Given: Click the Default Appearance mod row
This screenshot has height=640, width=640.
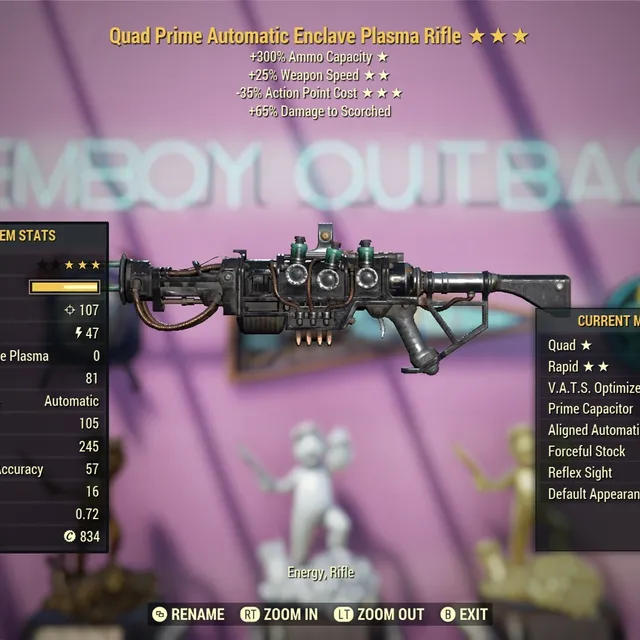Looking at the screenshot, I should click(x=593, y=494).
